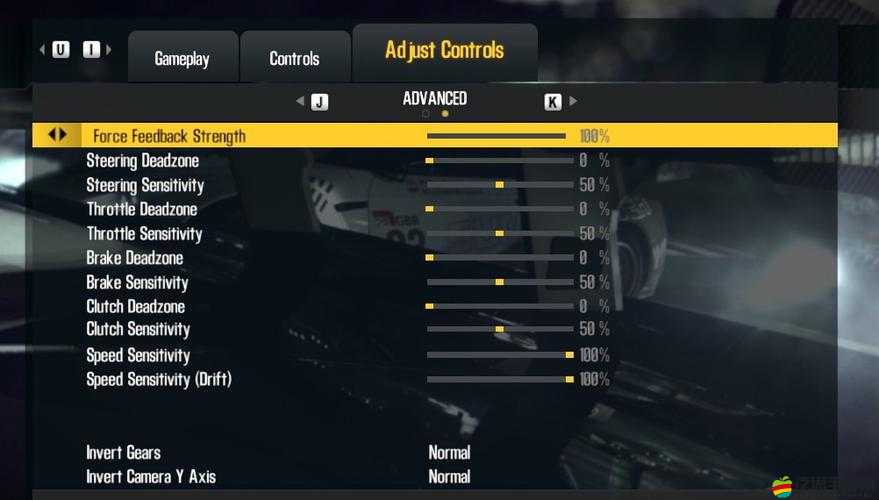Click the right arrow beside ADVANCED
The height and width of the screenshot is (500, 879).
[x=573, y=101]
